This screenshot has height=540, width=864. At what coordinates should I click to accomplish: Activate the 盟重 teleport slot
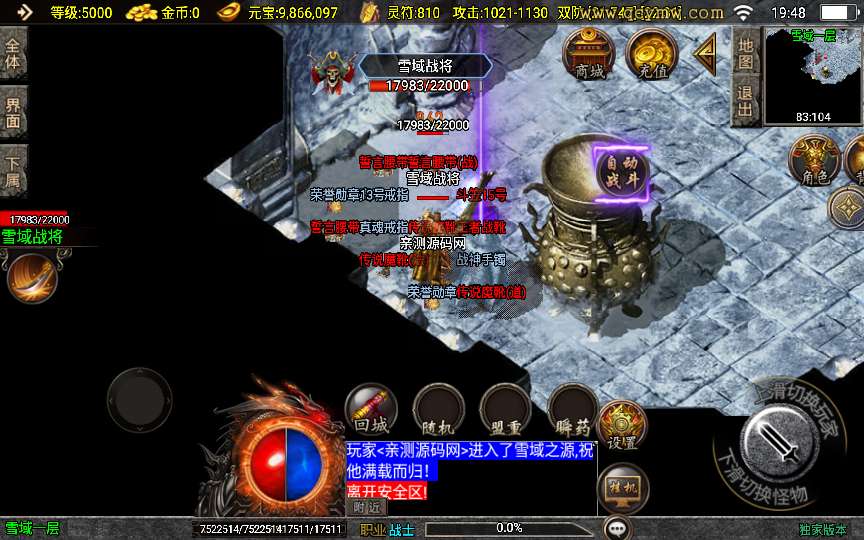pos(505,411)
